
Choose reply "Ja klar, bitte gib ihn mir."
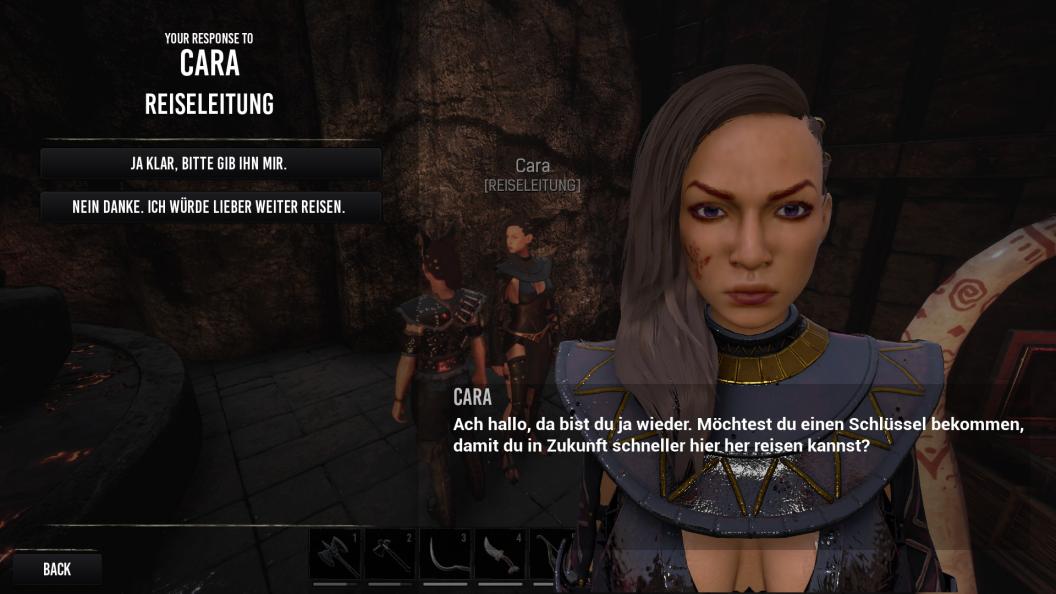(209, 164)
